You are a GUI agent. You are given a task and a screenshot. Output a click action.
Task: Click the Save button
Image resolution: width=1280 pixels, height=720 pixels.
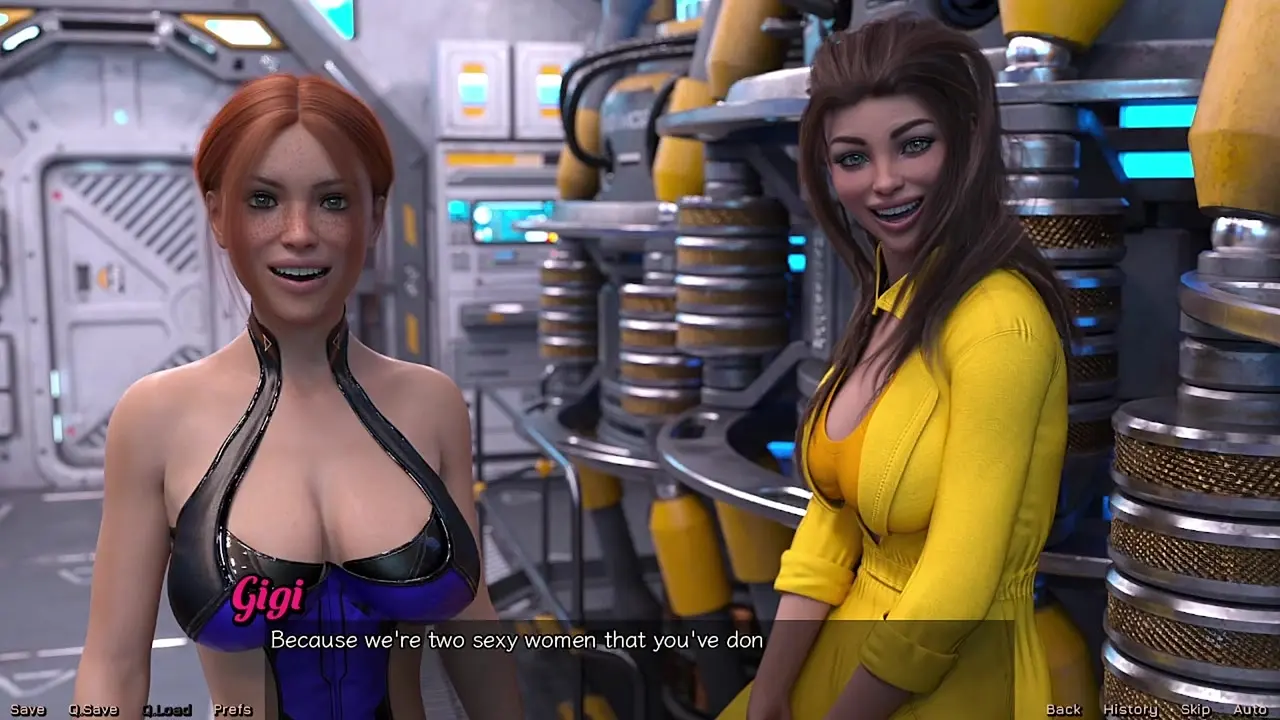pos(27,710)
